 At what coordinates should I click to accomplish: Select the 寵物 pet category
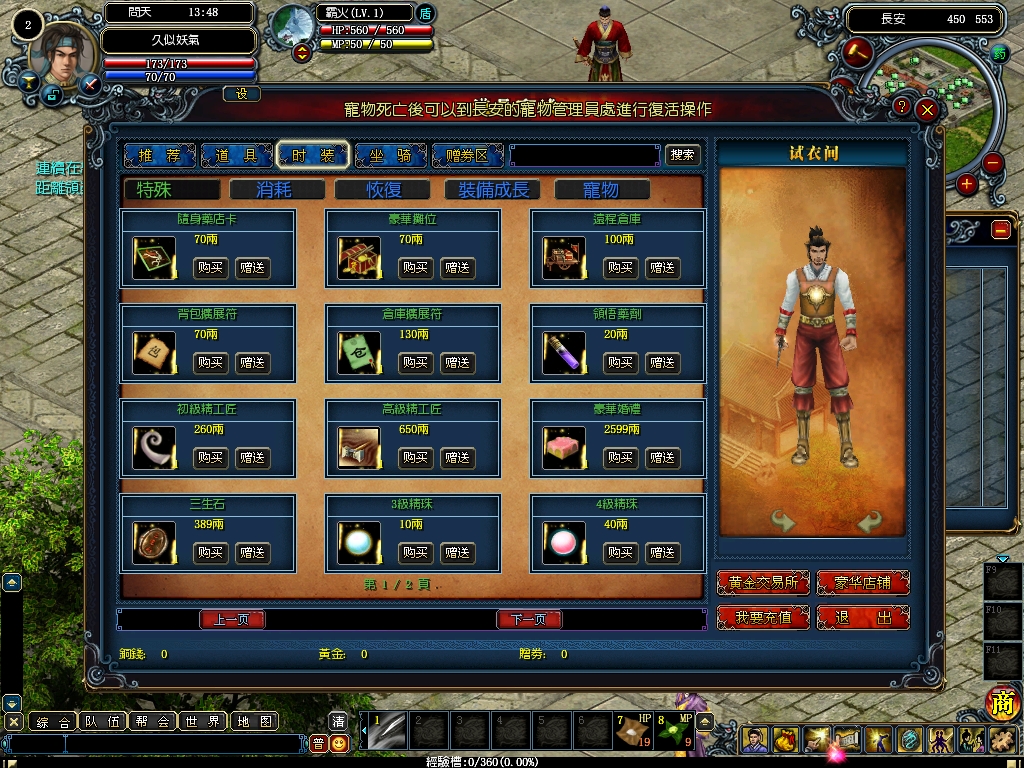click(x=601, y=190)
